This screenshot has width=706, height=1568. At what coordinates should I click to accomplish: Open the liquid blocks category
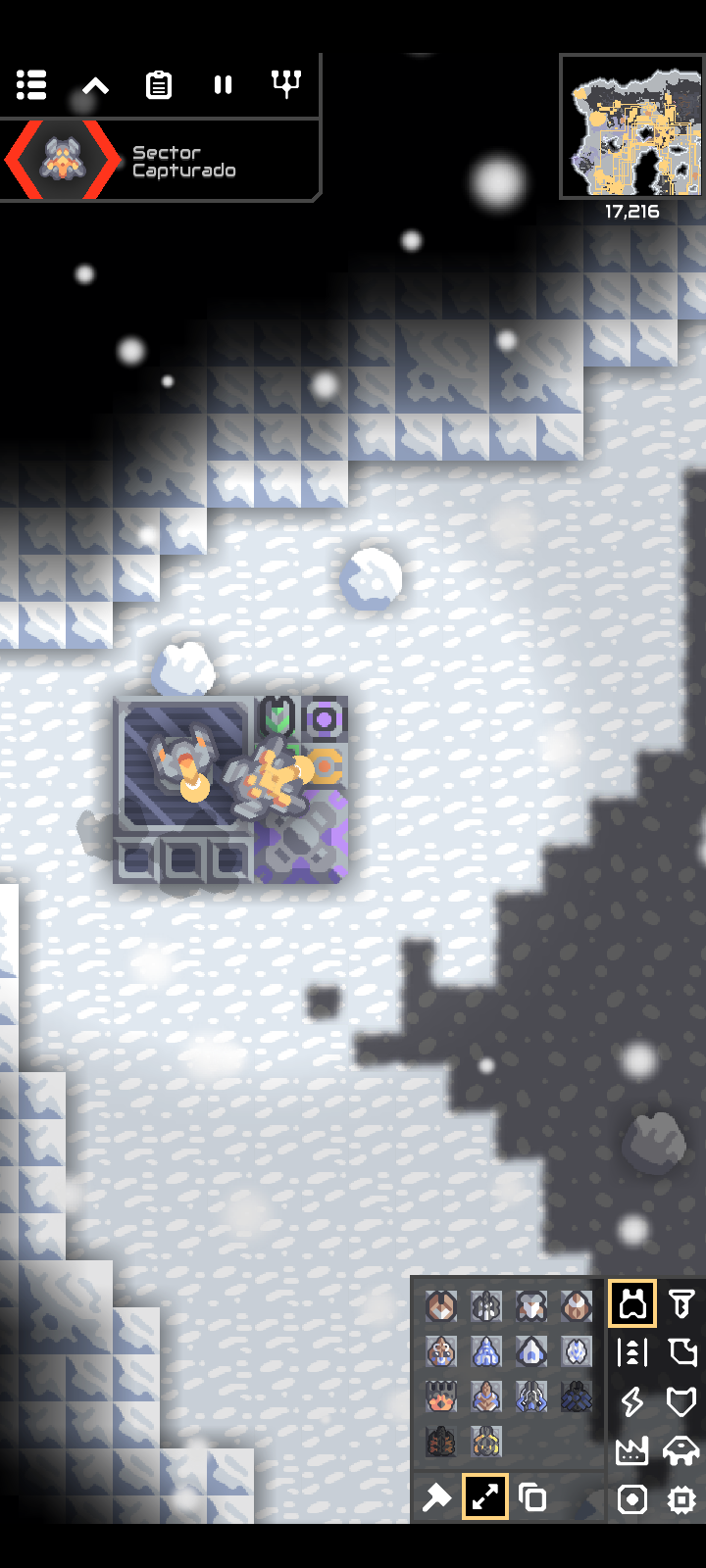point(681,1353)
